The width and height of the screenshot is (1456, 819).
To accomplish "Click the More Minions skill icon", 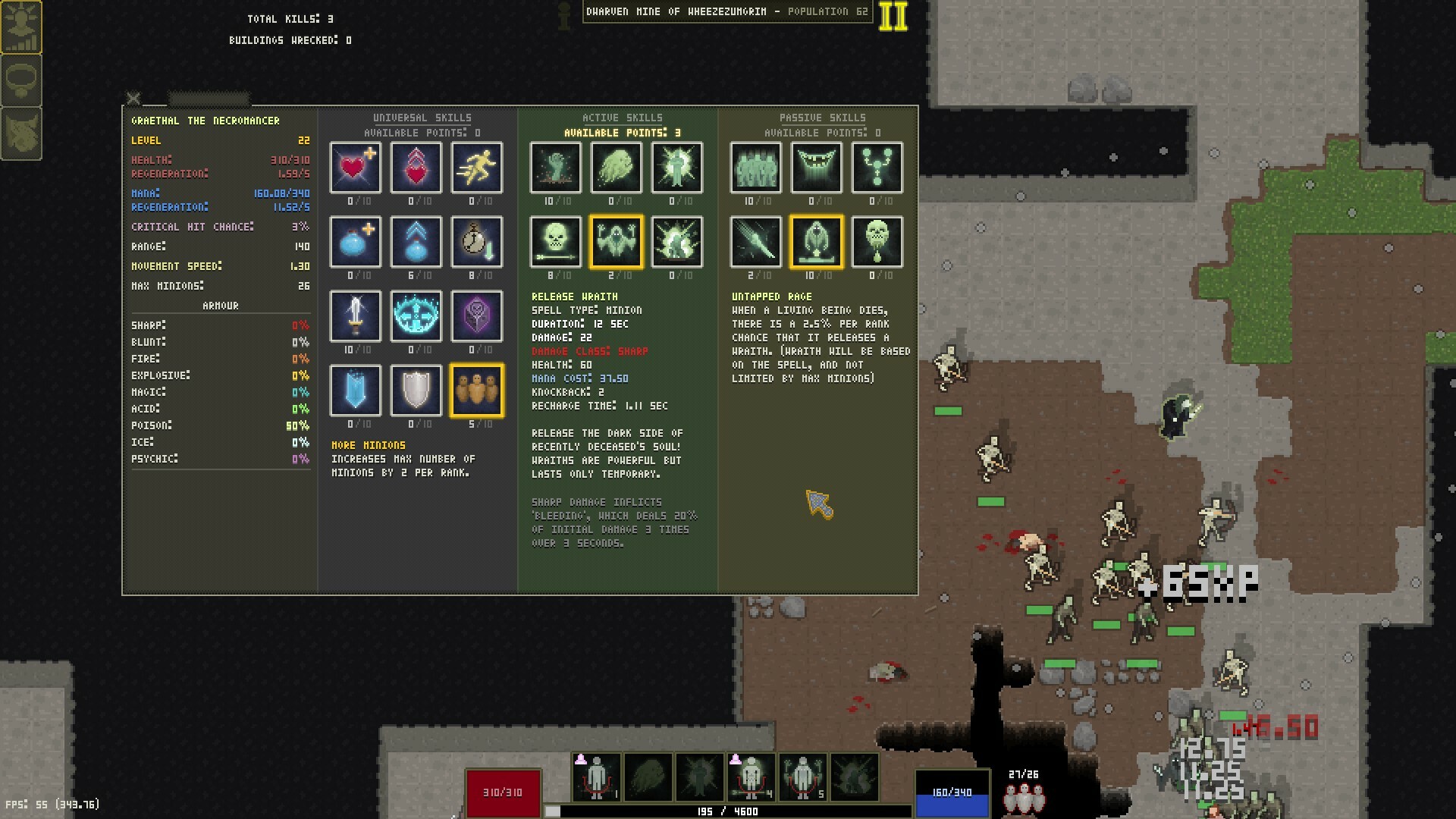I will point(477,390).
